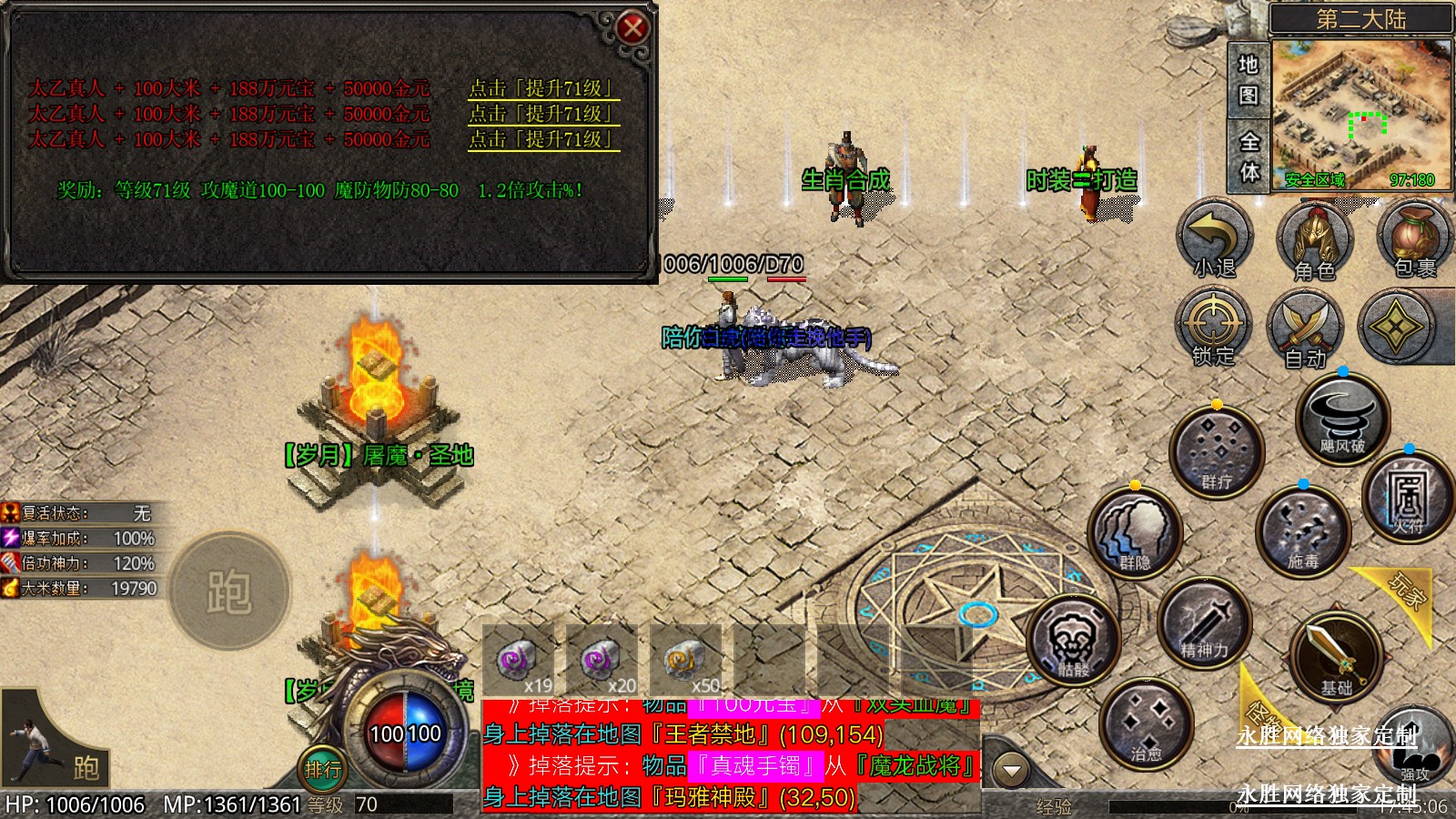1456x819 pixels.
Task: Cast the 治愈 healing skill
Action: click(x=1146, y=724)
